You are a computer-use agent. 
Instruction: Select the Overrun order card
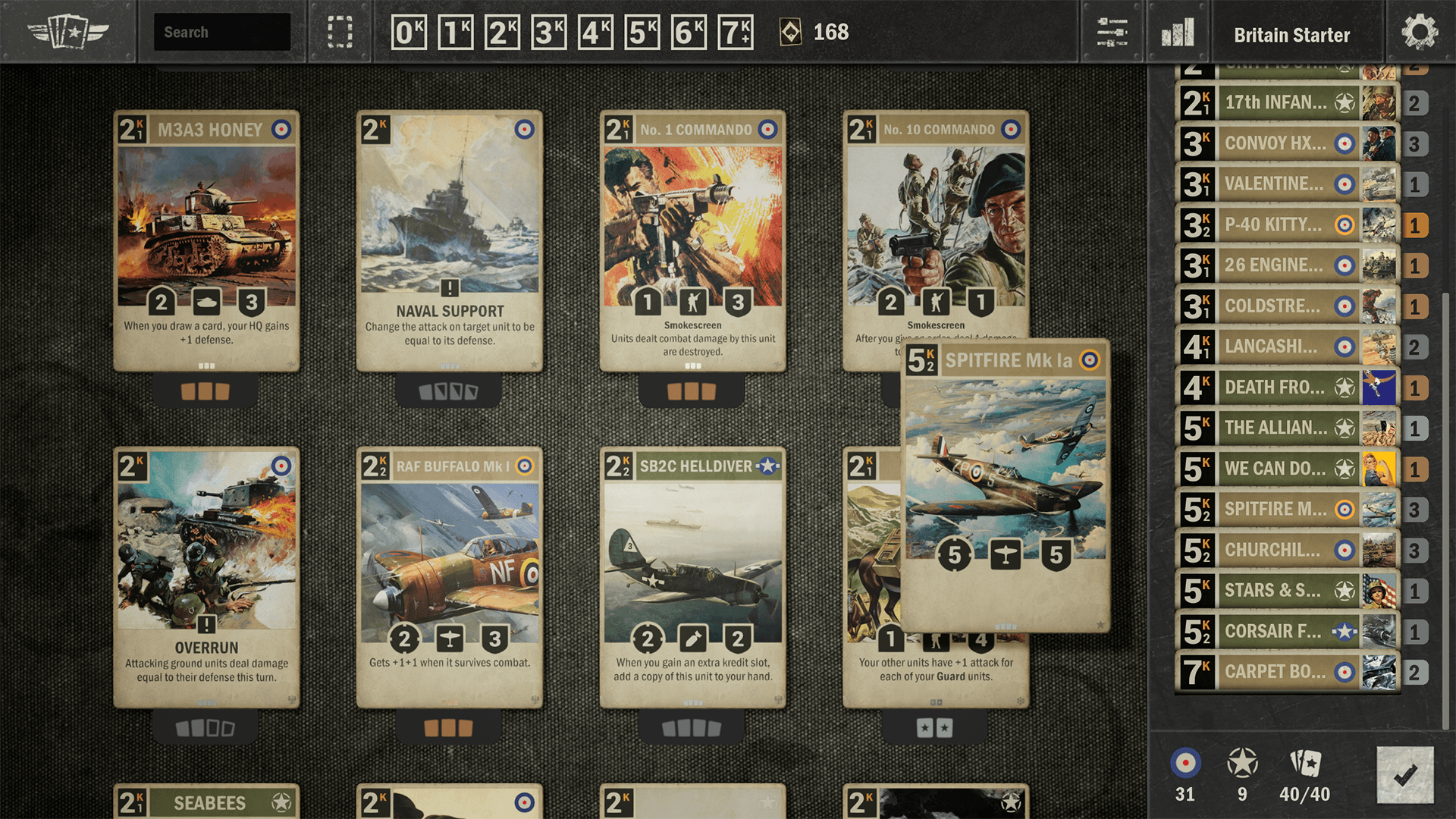point(206,578)
